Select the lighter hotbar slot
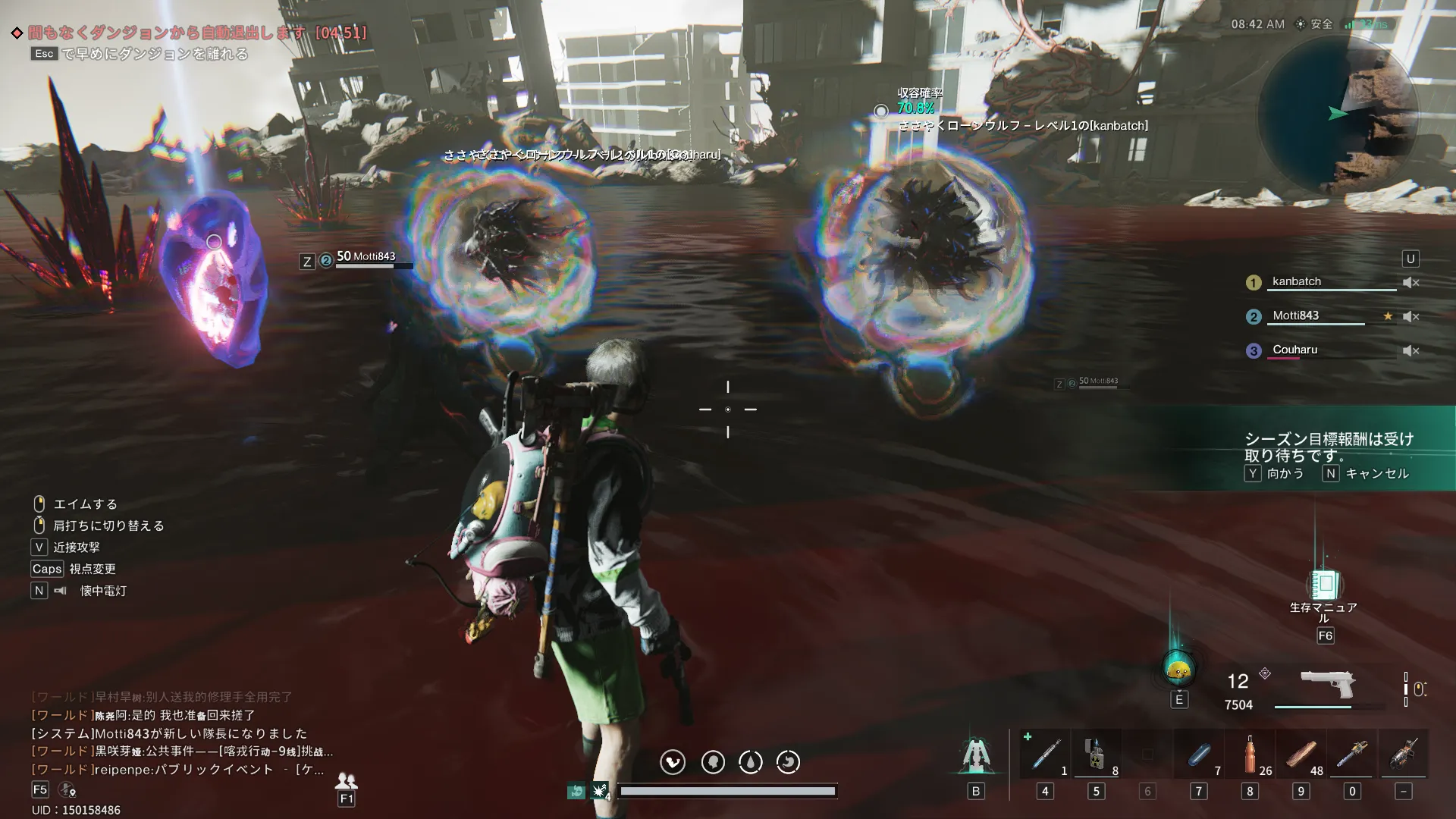The width and height of the screenshot is (1456, 819). point(1097,754)
